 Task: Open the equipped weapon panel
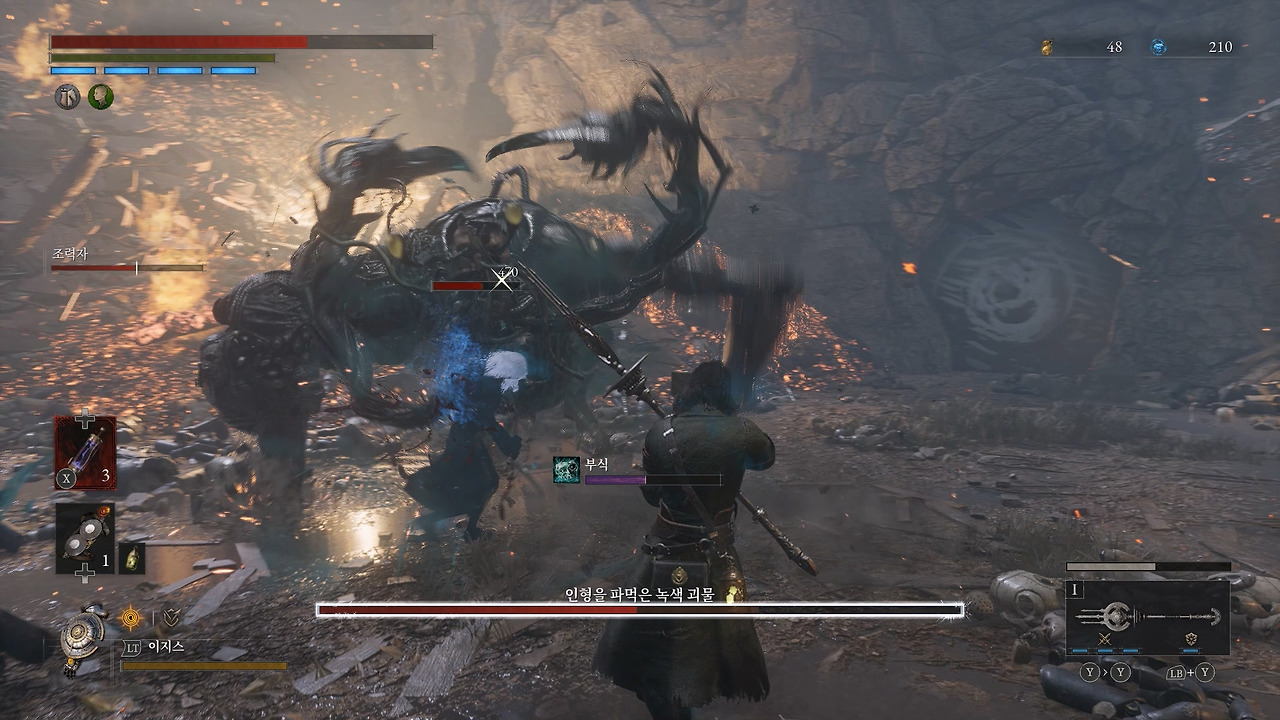(x=1148, y=617)
